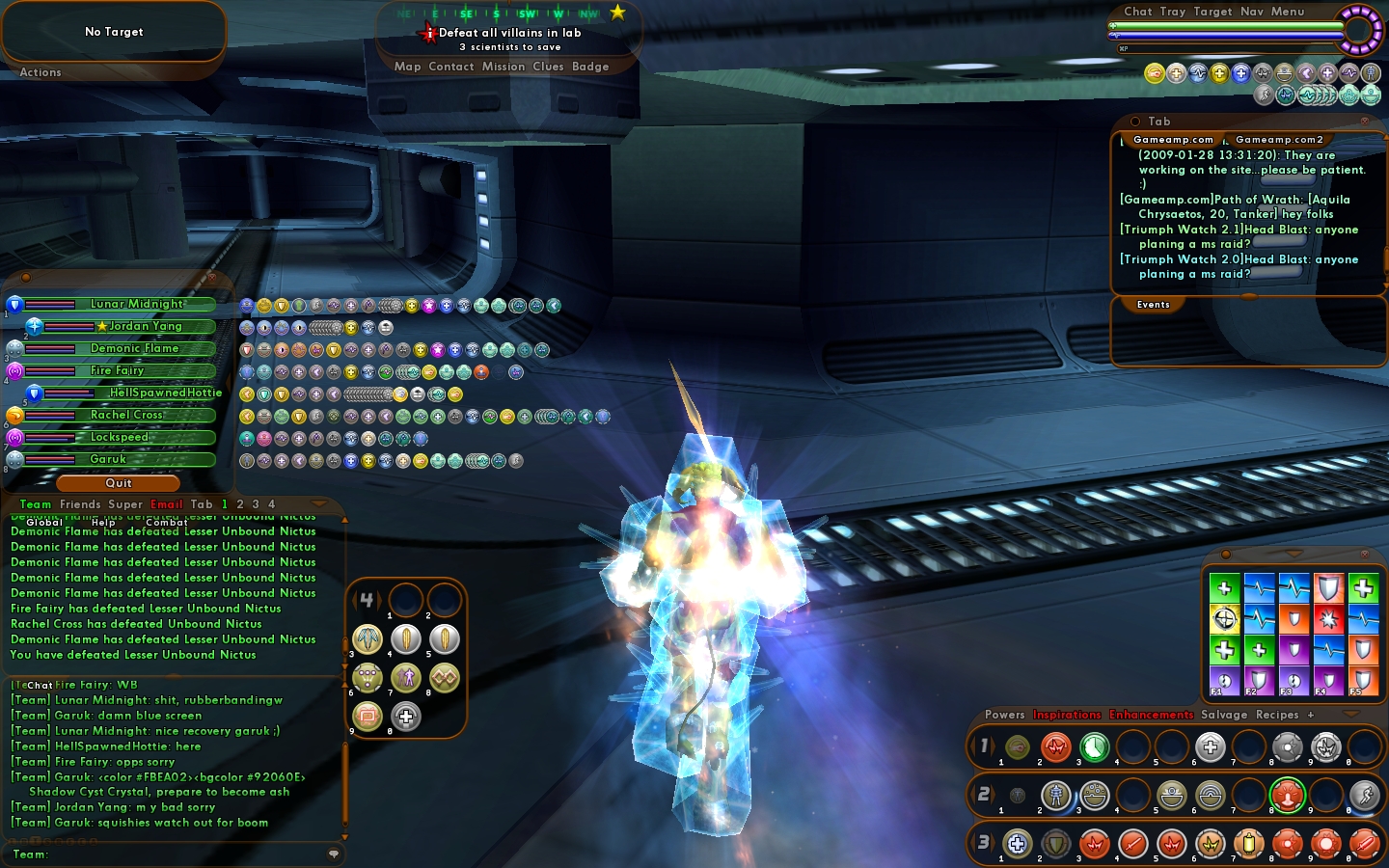
Task: Show the Mission details
Action: pos(504,67)
